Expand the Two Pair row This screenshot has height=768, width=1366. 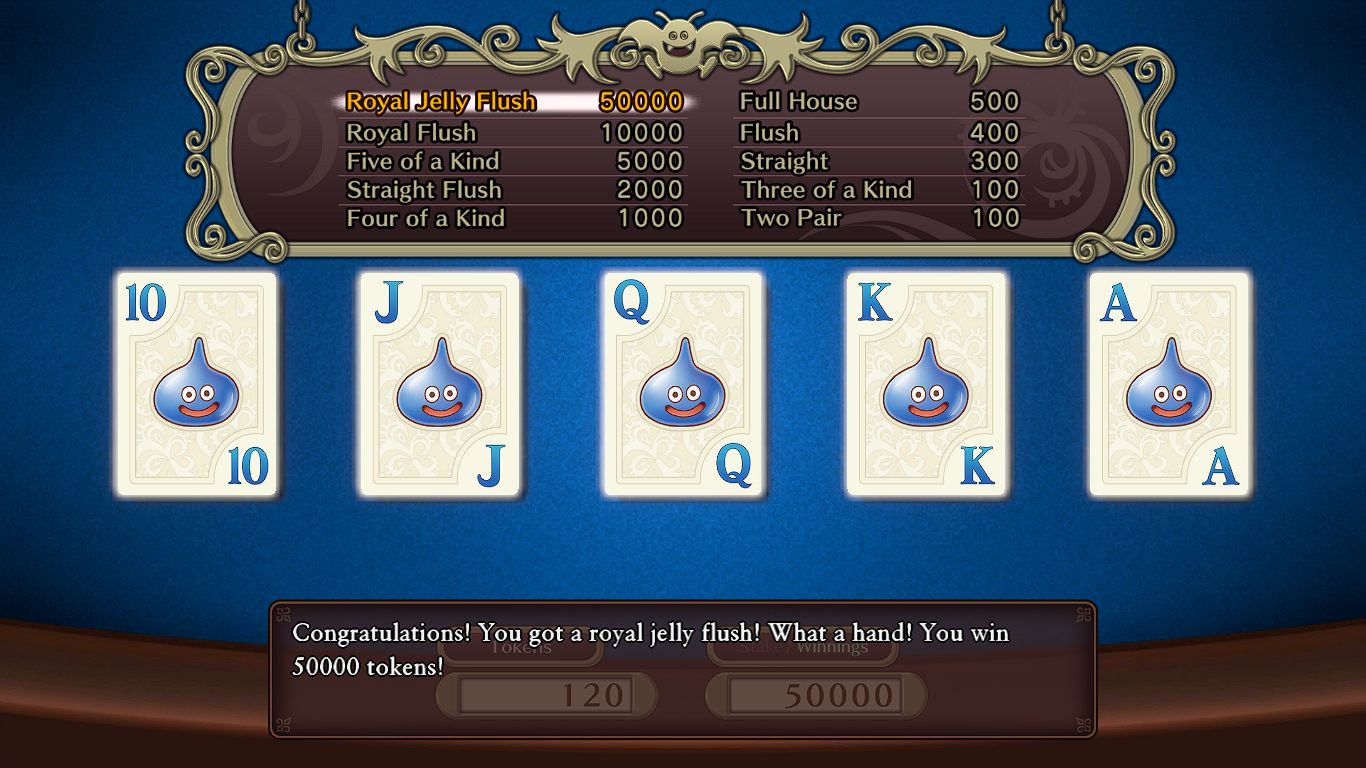click(790, 218)
